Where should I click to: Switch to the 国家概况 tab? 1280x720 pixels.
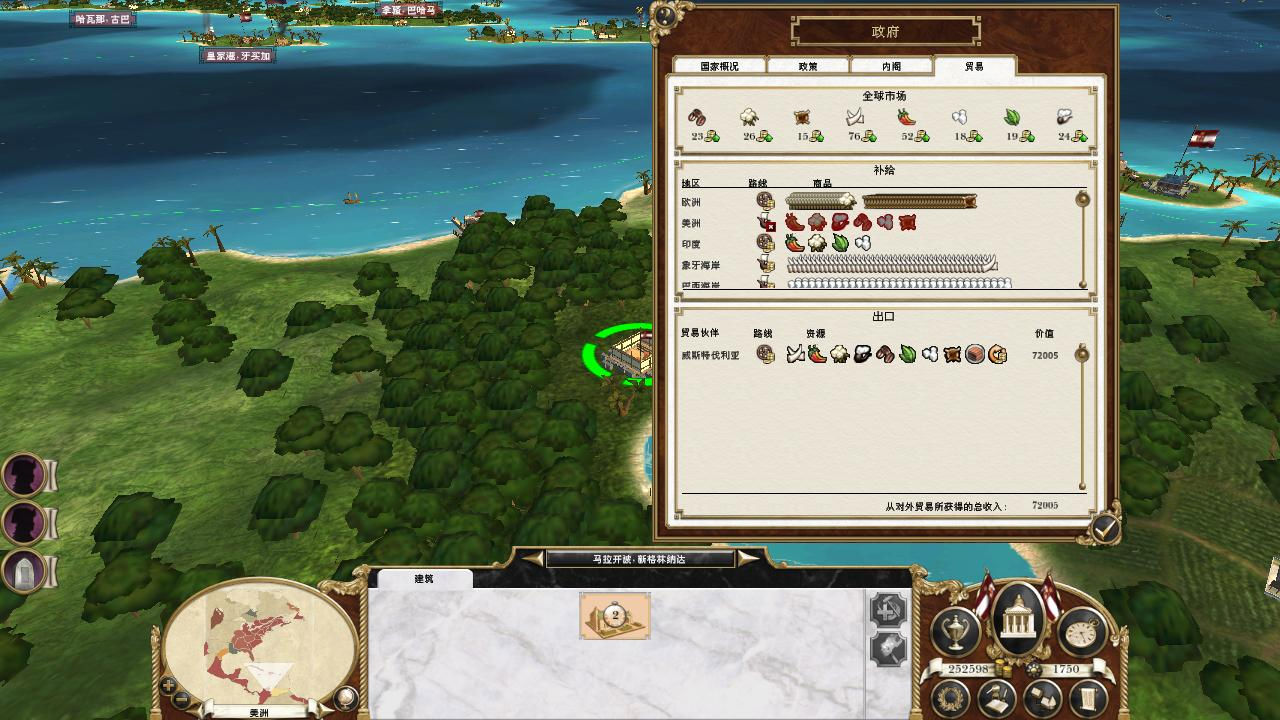719,66
